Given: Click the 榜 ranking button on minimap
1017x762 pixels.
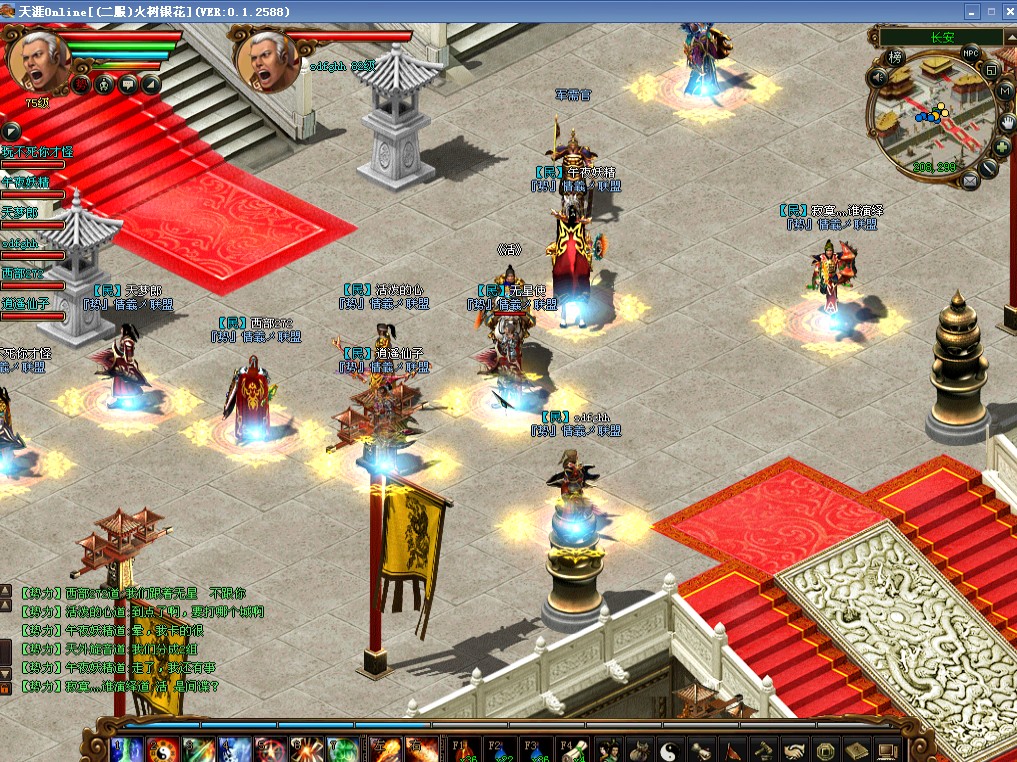Looking at the screenshot, I should tap(896, 57).
